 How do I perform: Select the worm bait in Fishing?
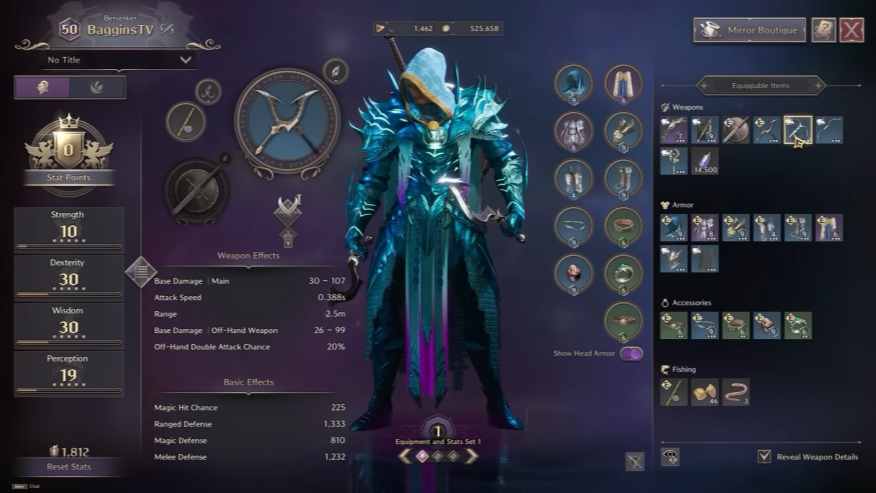pos(736,392)
